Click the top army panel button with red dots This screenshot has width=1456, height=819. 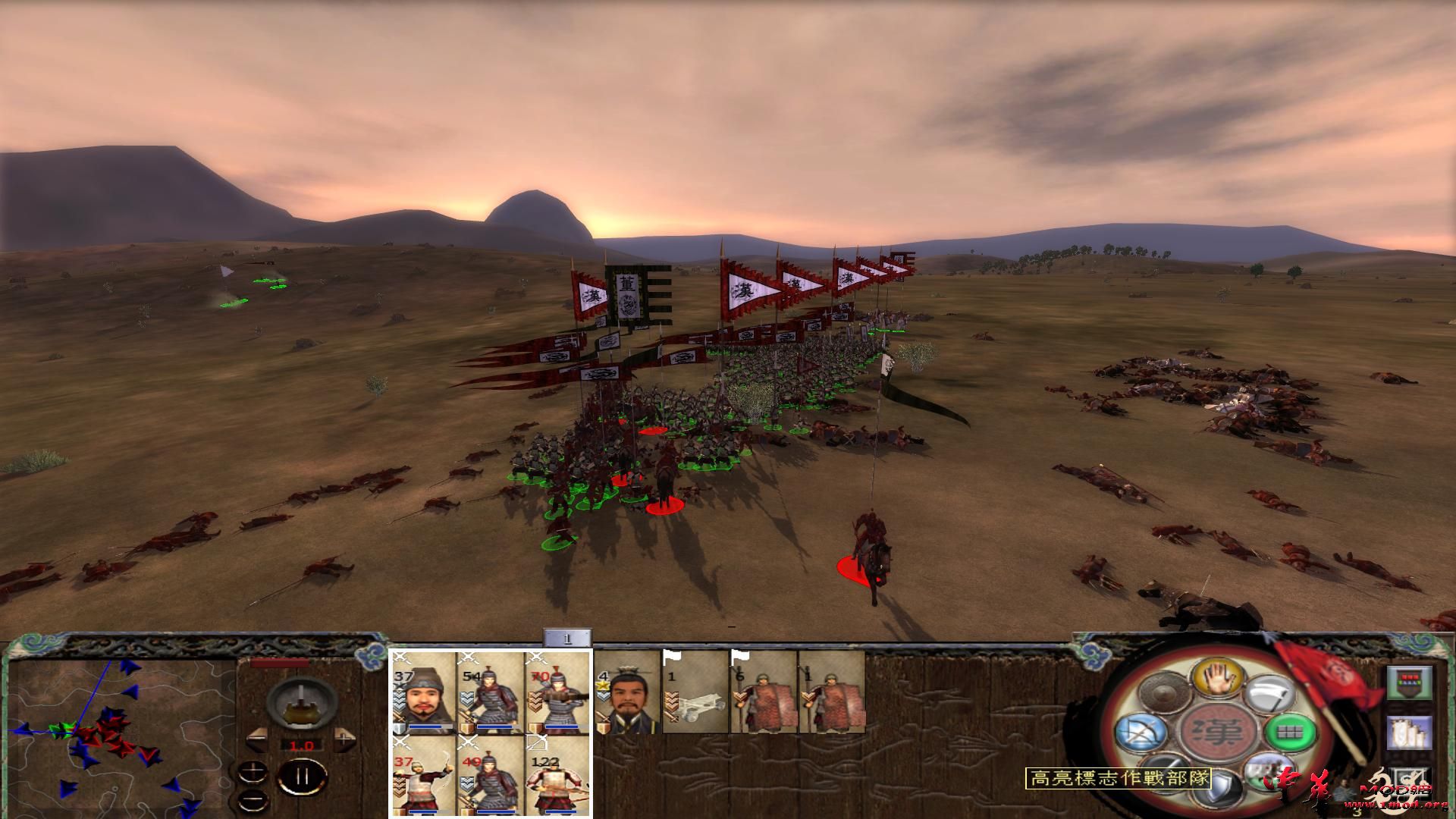(x=1409, y=682)
